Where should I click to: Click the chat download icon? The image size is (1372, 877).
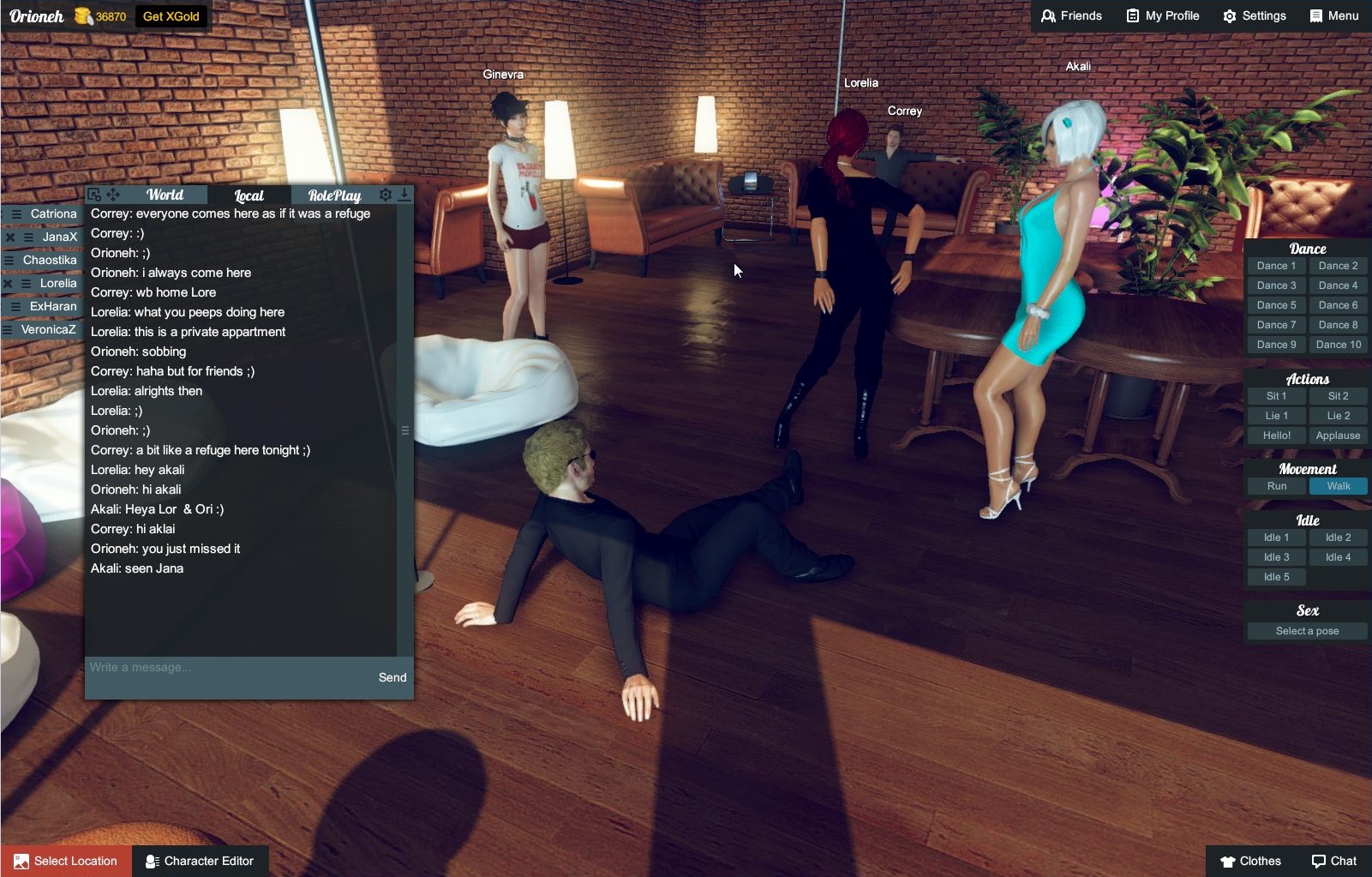click(405, 194)
